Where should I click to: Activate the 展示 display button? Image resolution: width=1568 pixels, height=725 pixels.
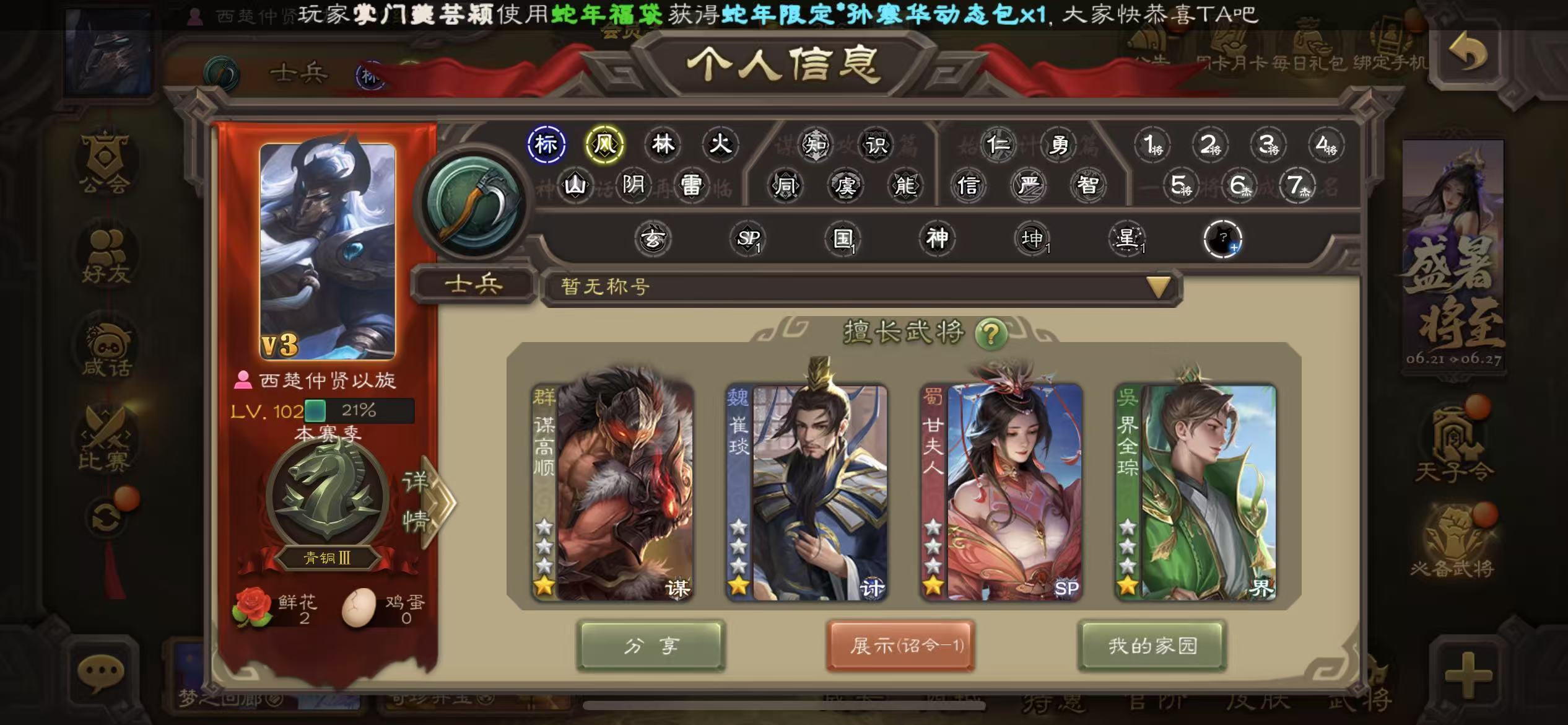[x=901, y=646]
